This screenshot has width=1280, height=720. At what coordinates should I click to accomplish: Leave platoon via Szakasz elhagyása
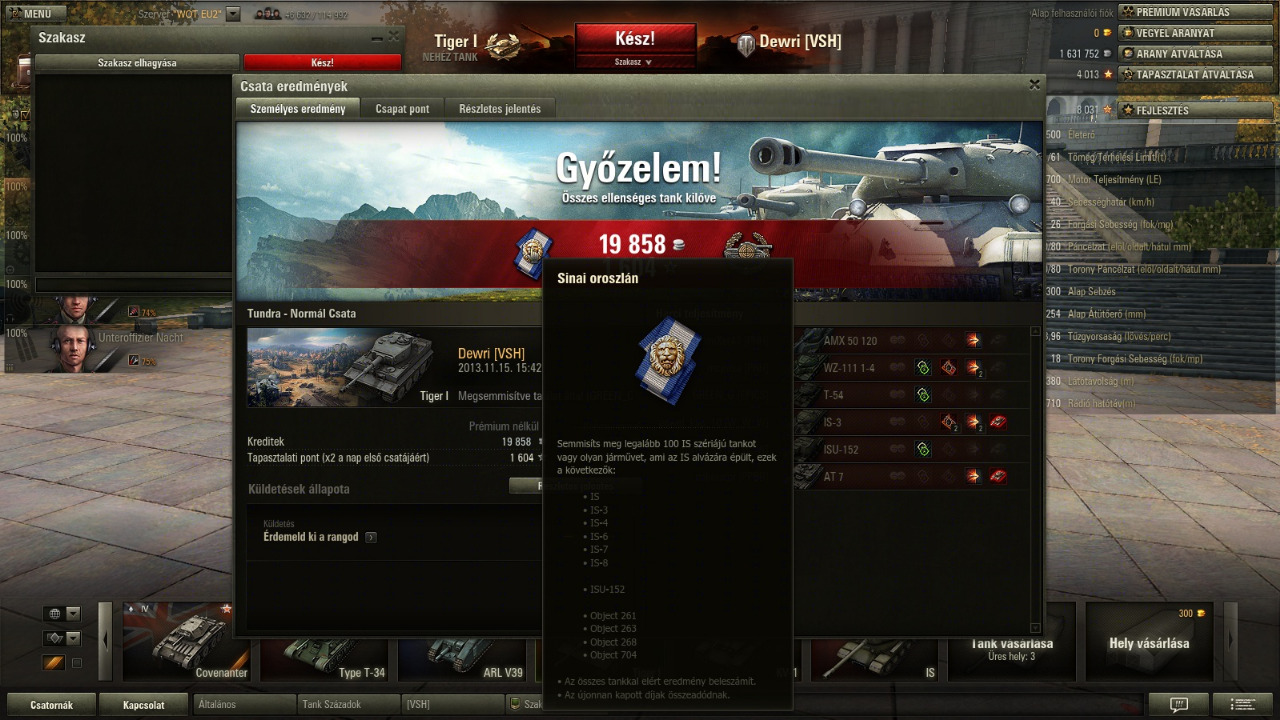(x=137, y=62)
